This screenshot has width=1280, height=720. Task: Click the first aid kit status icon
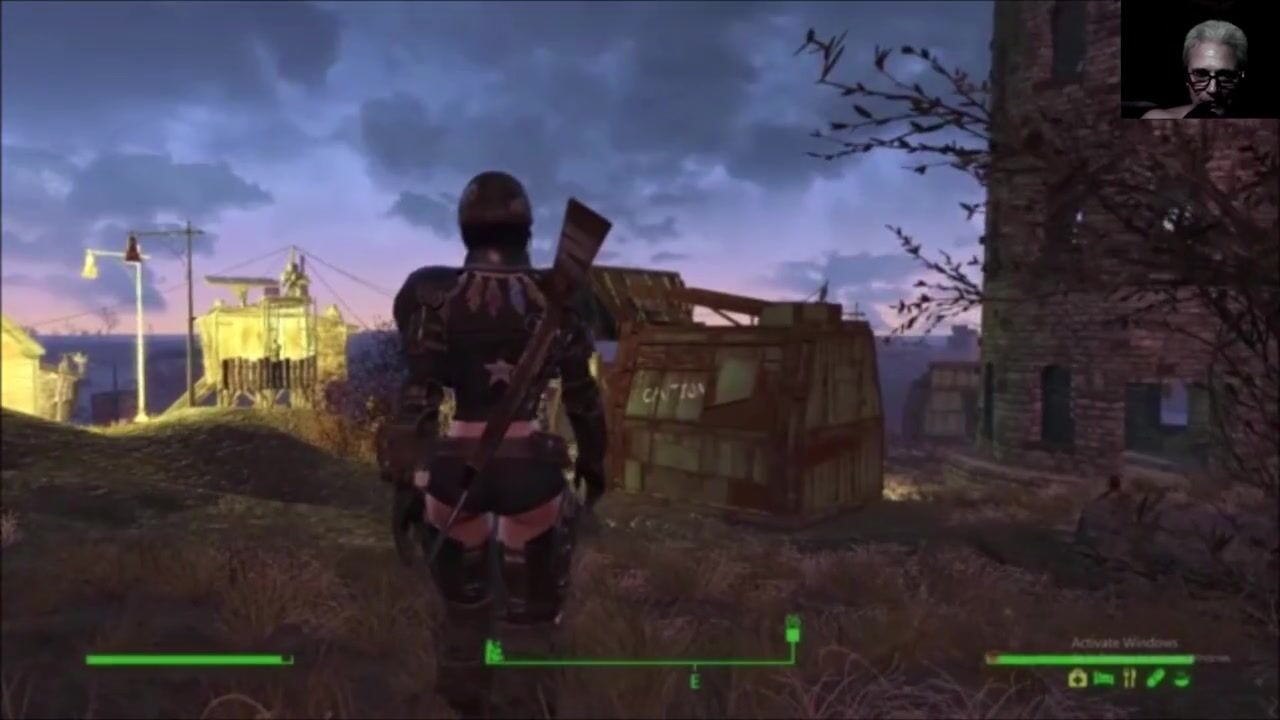1077,679
